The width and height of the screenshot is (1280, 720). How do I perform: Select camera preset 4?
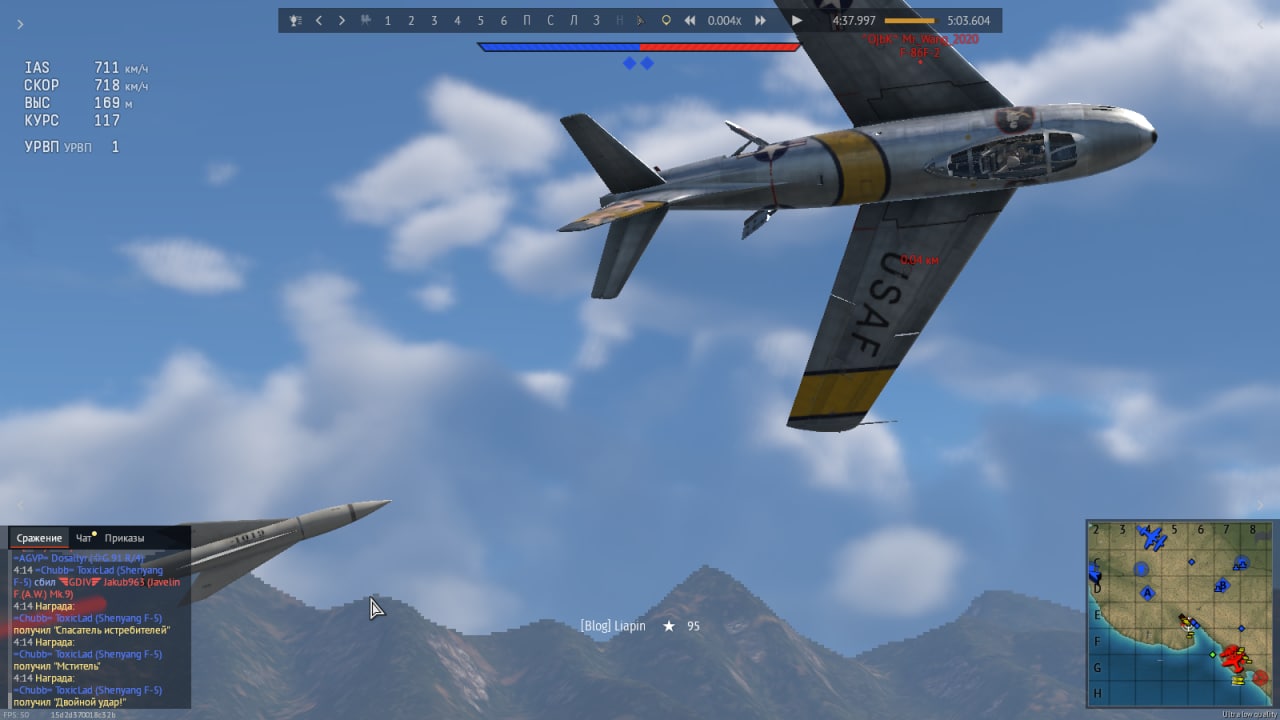click(457, 20)
